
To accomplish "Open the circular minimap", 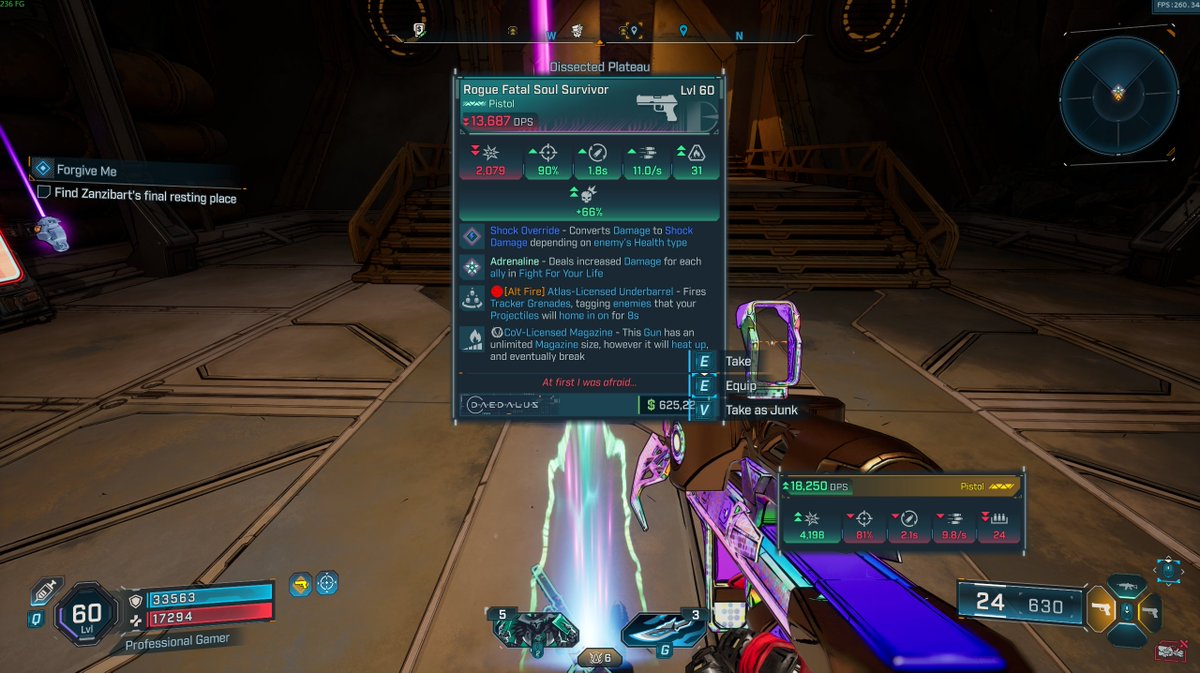I will pyautogui.click(x=1118, y=95).
